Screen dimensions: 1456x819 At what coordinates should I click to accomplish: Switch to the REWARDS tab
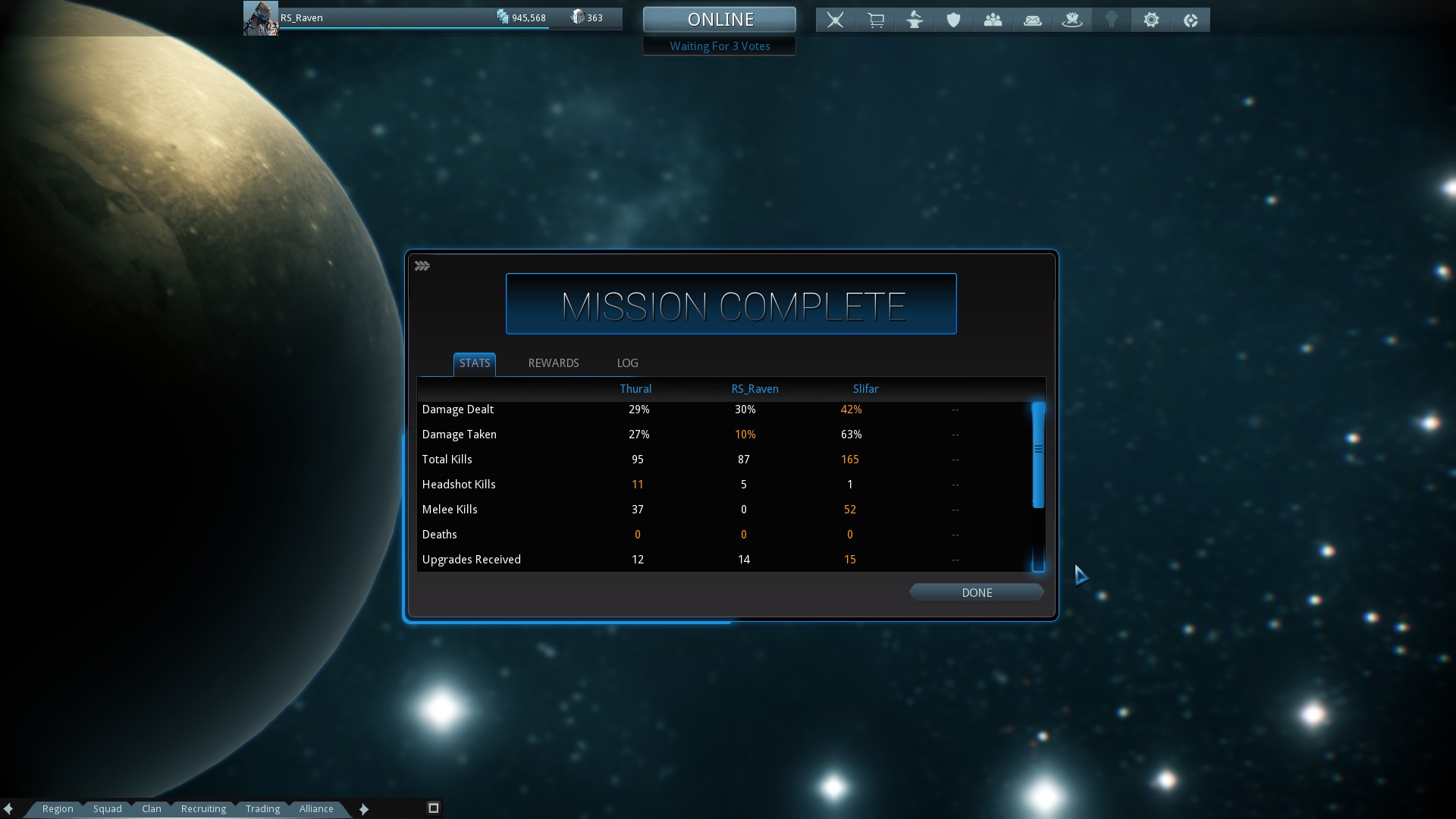click(x=553, y=363)
